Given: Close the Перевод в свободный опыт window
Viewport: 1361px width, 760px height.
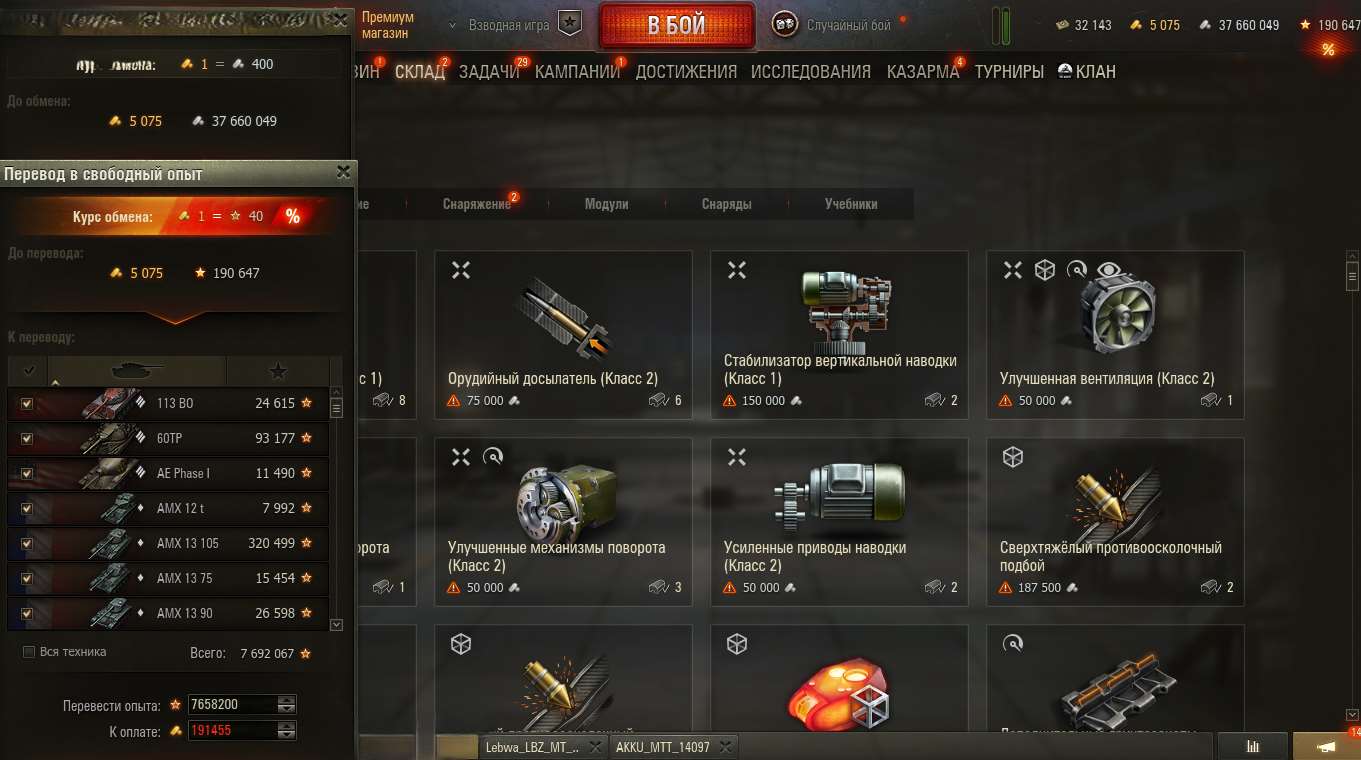Looking at the screenshot, I should point(343,173).
